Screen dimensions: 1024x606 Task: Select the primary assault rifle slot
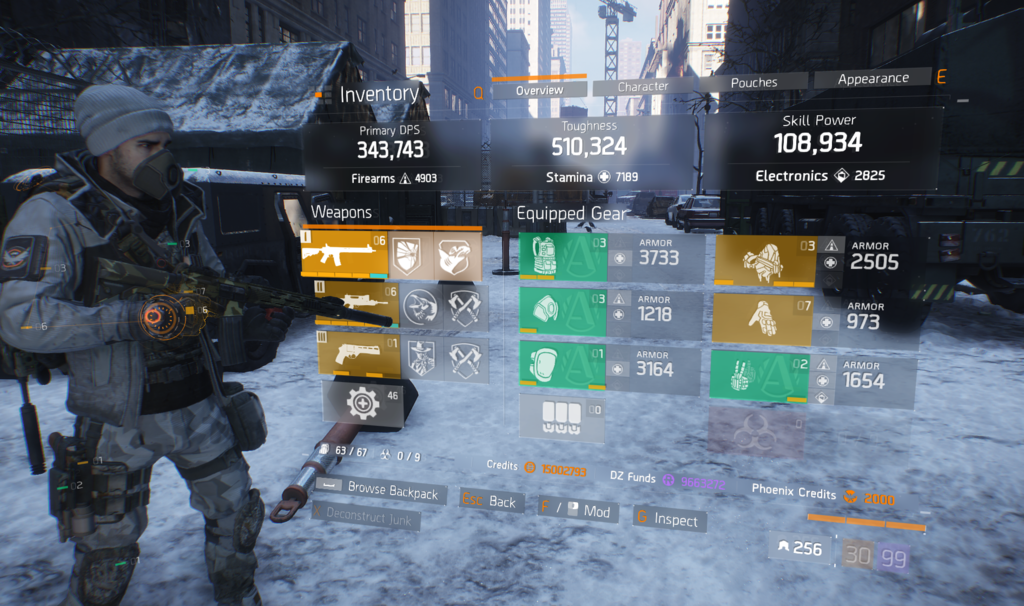pos(343,254)
